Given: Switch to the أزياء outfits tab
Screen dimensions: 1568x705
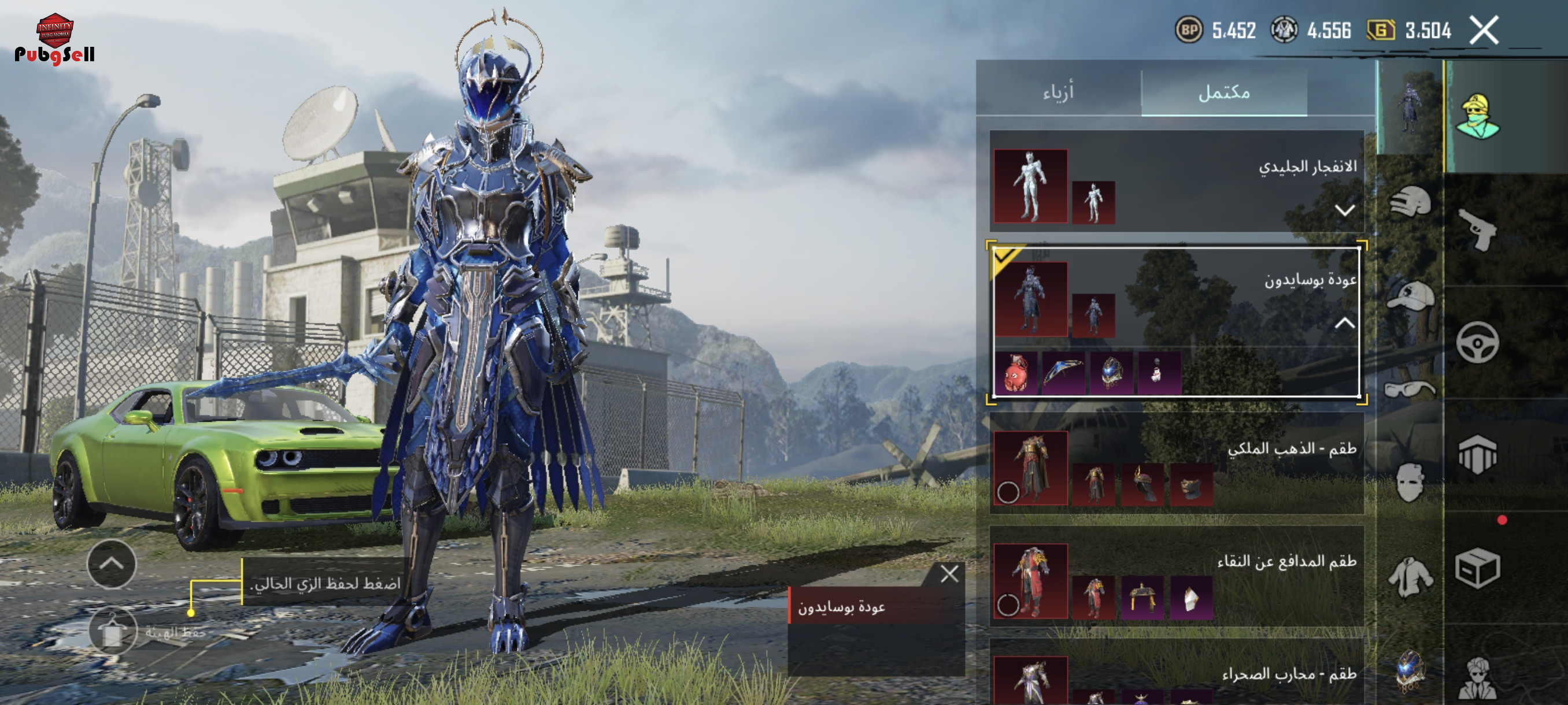Looking at the screenshot, I should pyautogui.click(x=1058, y=92).
